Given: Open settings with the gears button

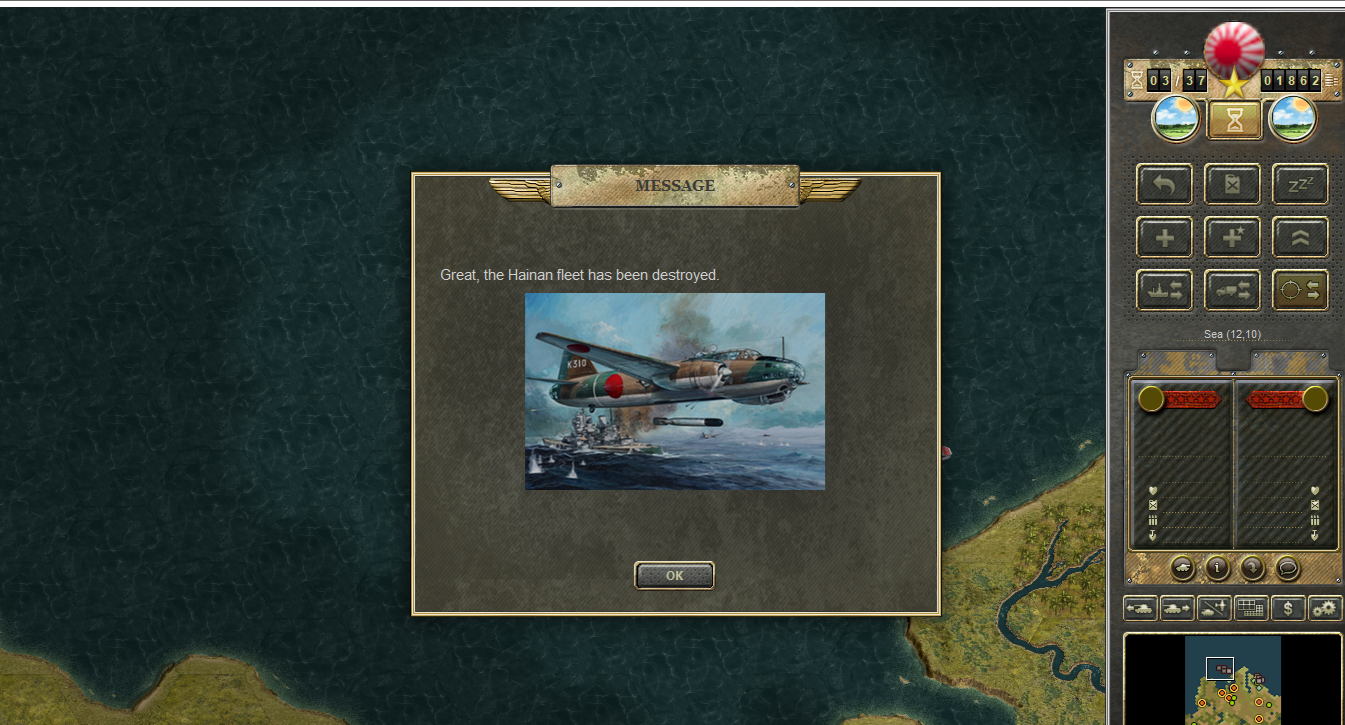Looking at the screenshot, I should point(1325,607).
